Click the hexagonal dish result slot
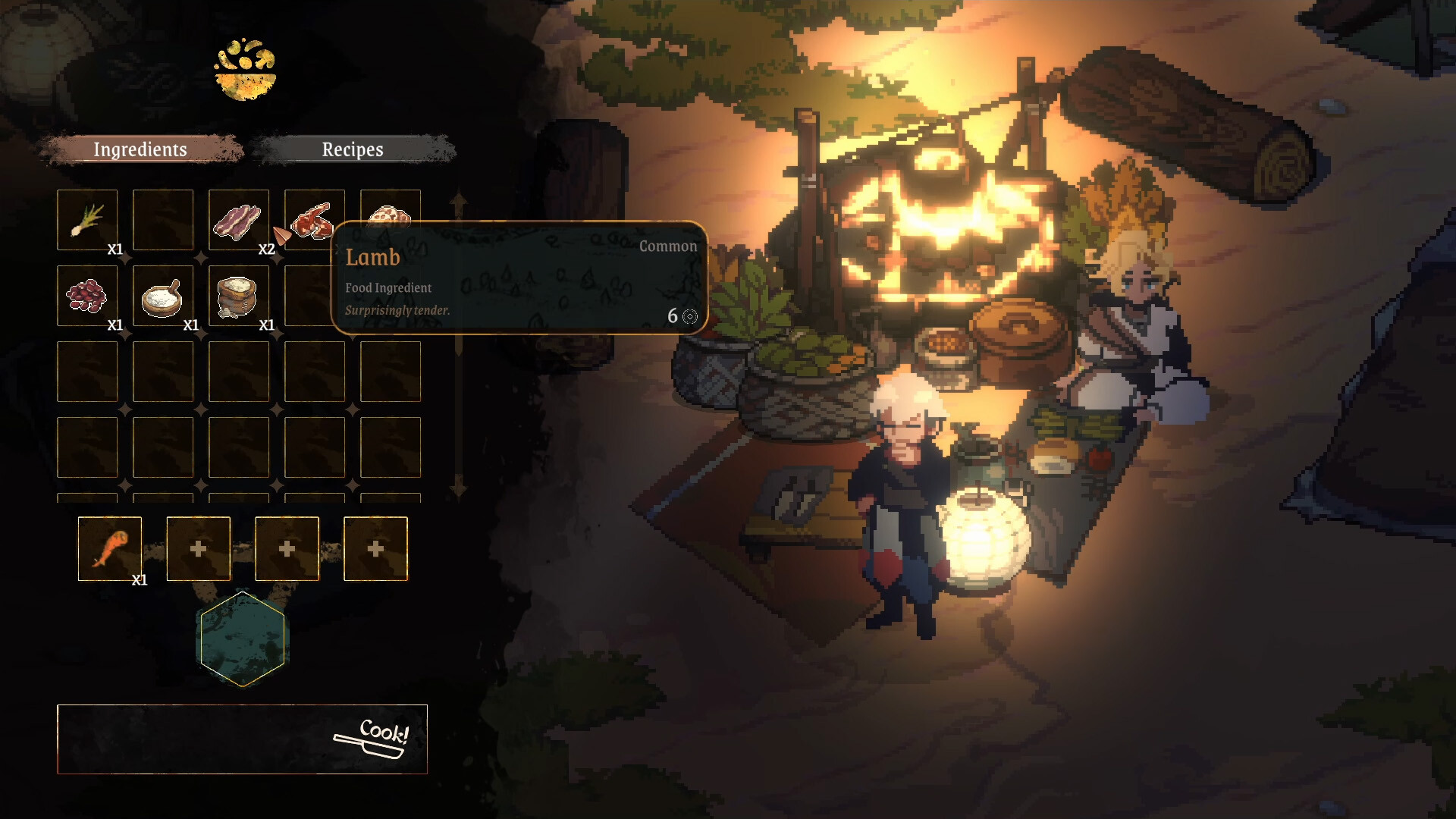This screenshot has width=1456, height=819. click(243, 639)
